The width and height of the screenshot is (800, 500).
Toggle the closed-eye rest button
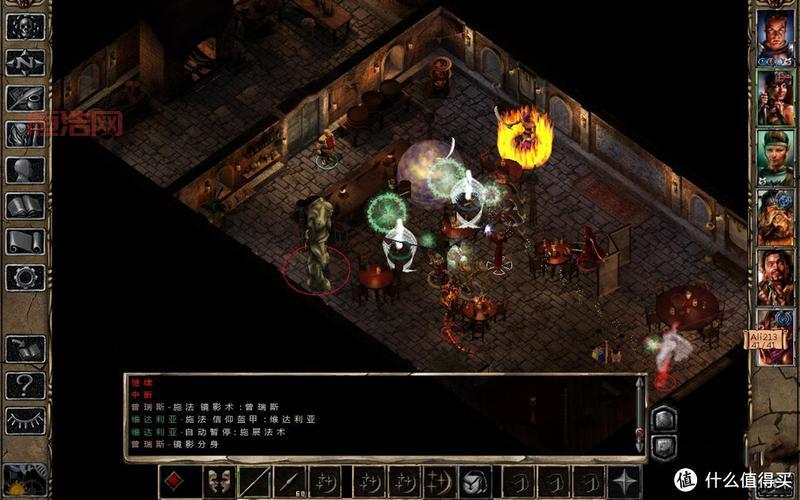25,420
